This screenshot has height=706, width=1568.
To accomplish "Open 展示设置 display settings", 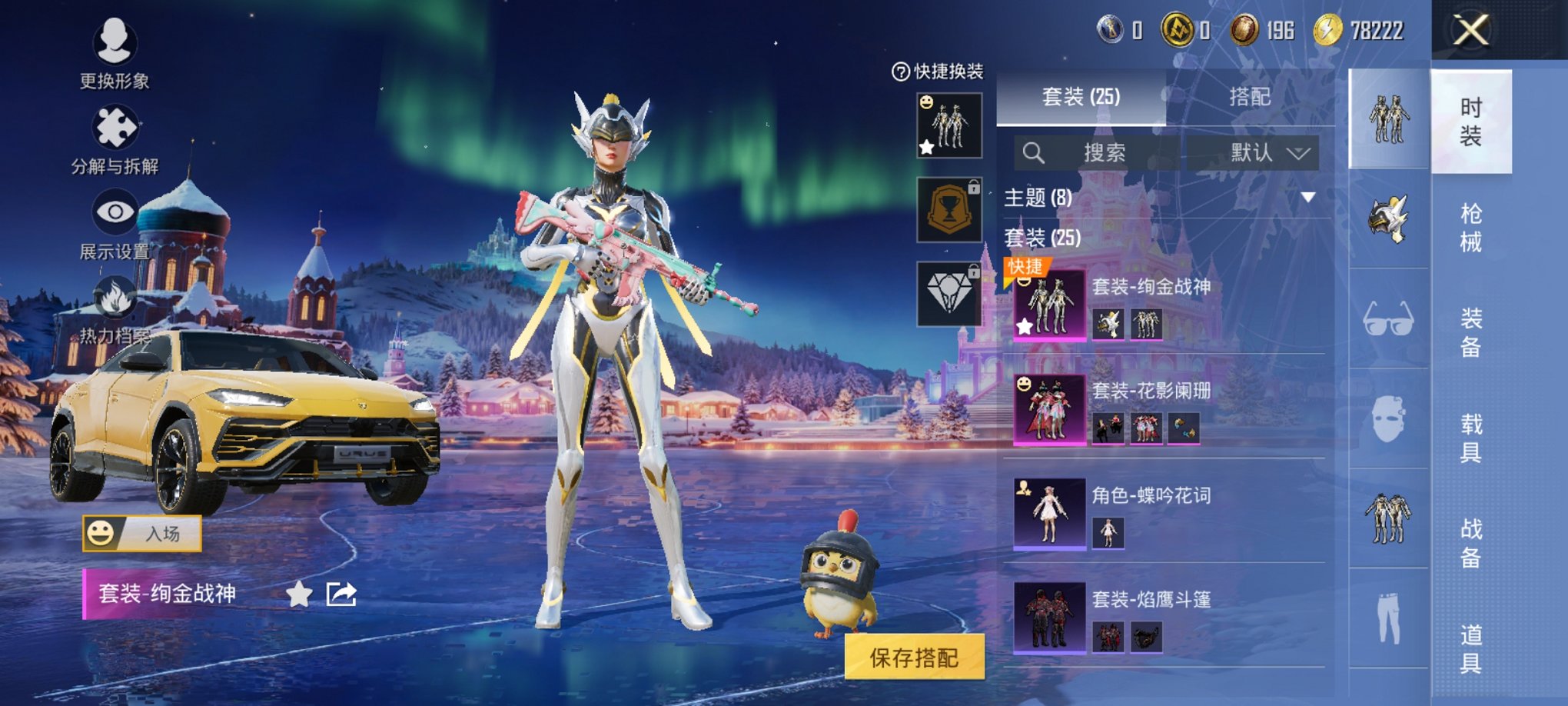I will click(115, 224).
